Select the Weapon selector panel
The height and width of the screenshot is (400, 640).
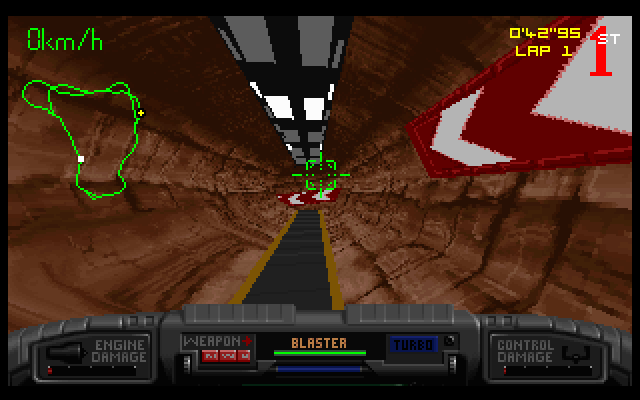(x=217, y=348)
